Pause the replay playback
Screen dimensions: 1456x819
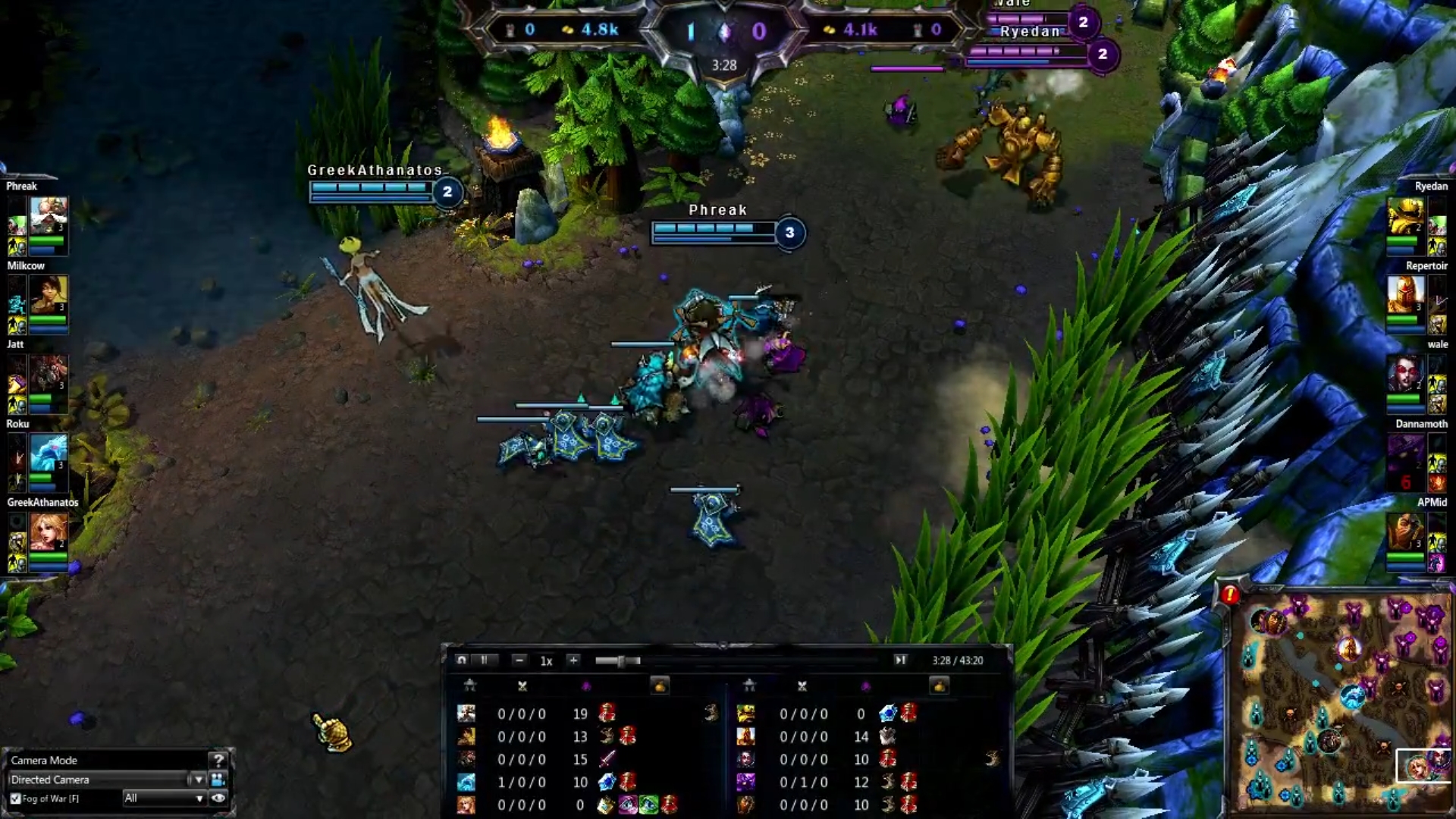tap(485, 661)
